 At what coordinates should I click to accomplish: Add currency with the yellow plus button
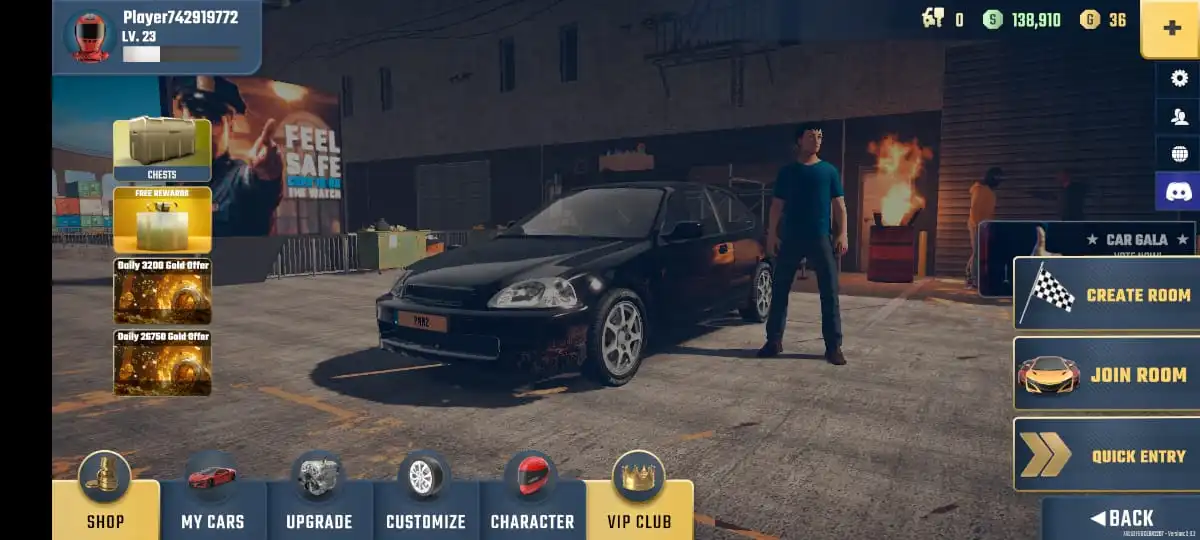tap(1171, 29)
